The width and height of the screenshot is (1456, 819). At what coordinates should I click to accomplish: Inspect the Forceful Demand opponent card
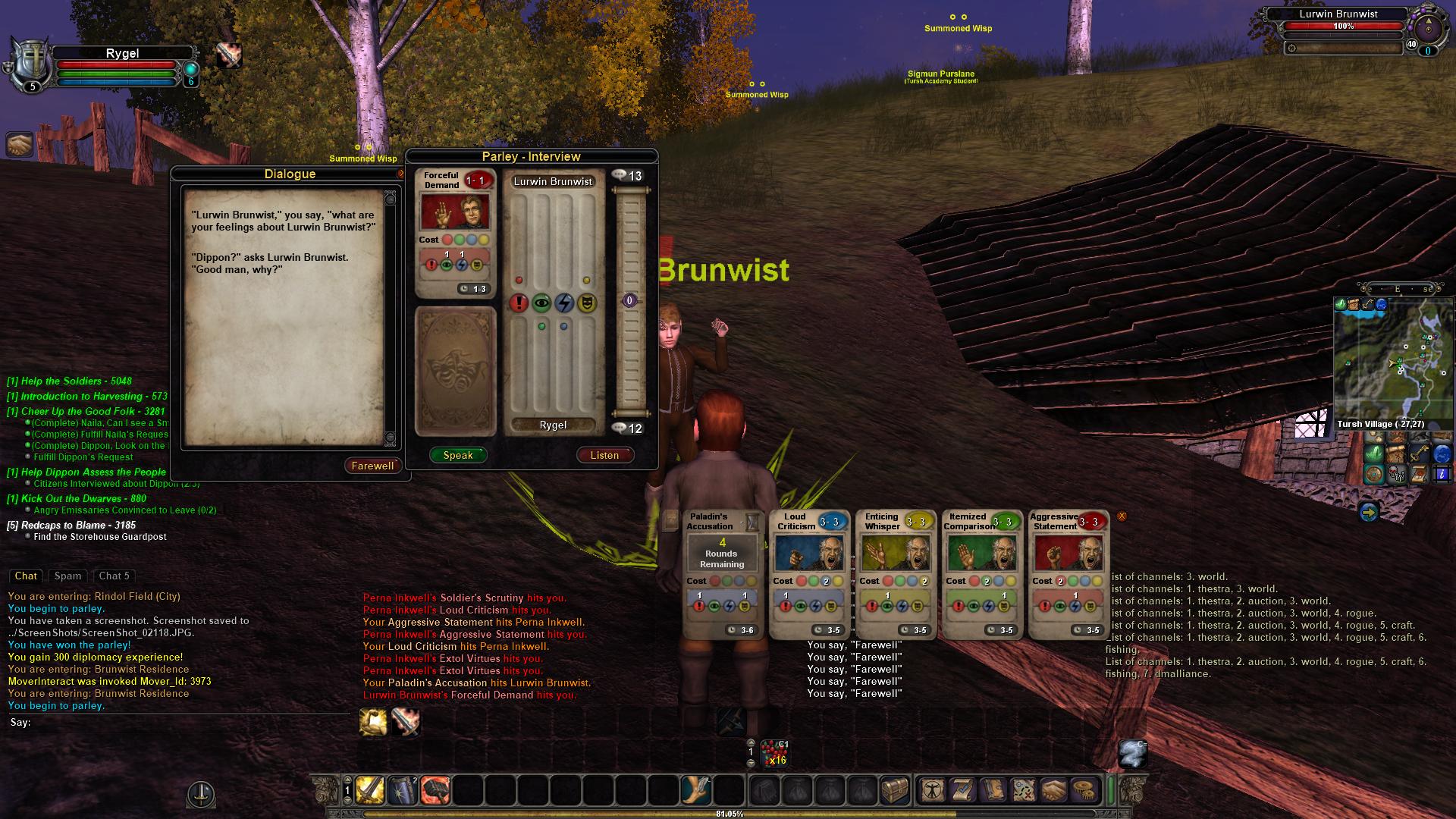[455, 232]
